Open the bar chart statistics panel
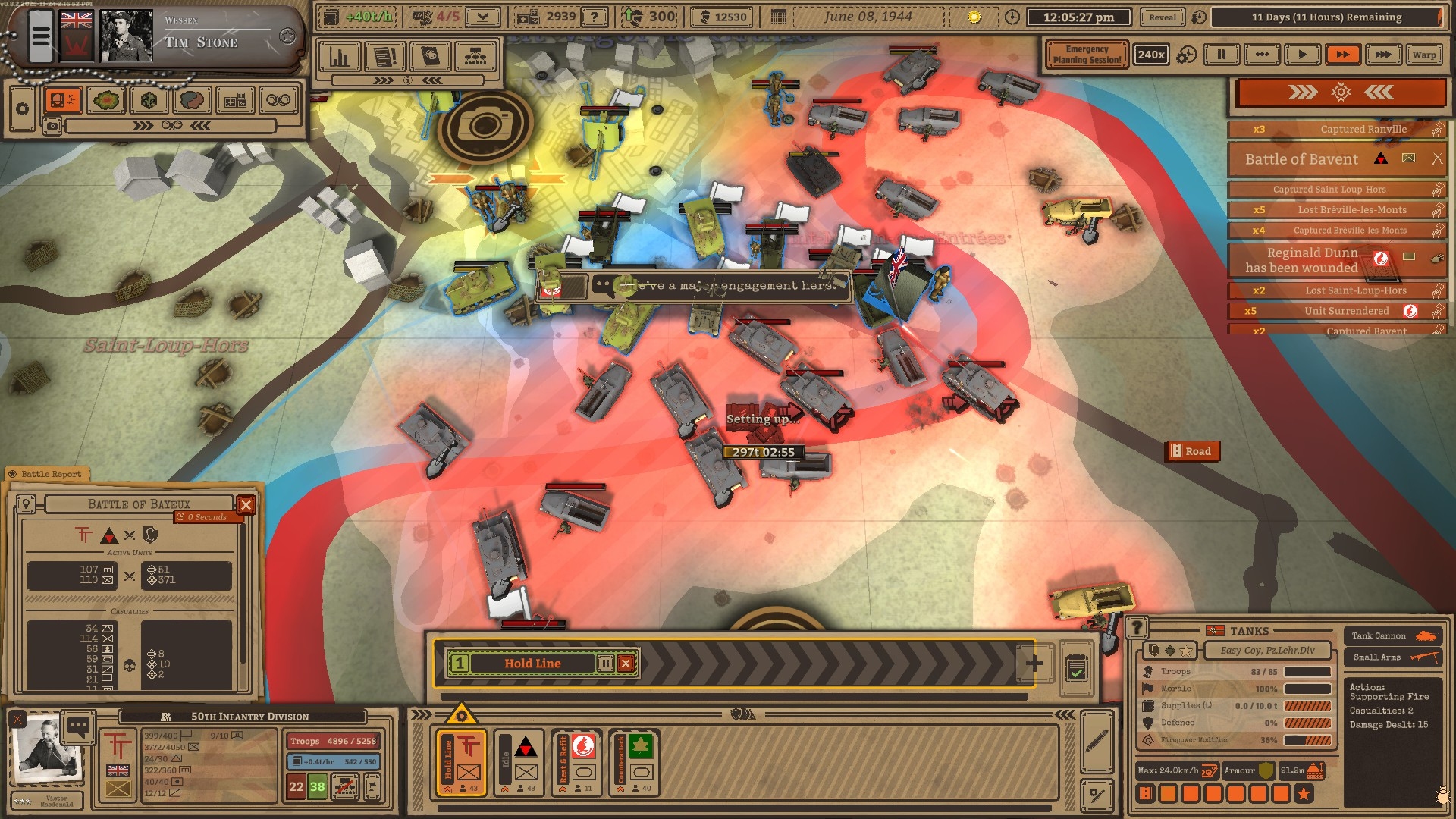Image resolution: width=1456 pixels, height=819 pixels. point(339,57)
